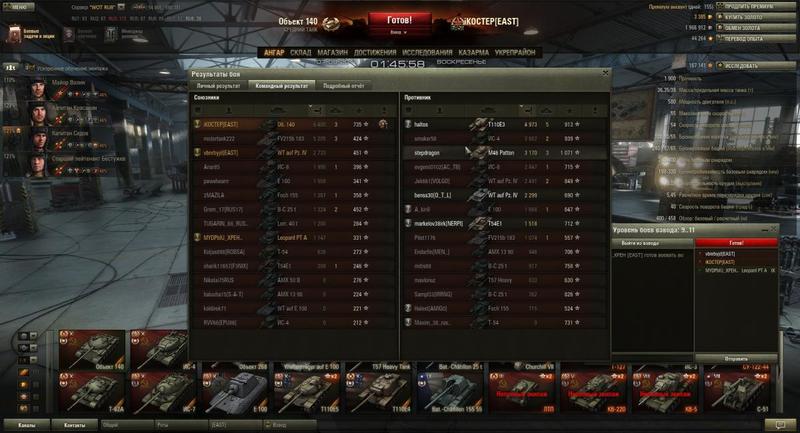
Task: Open the Подробный отчёт tab
Action: pos(342,86)
